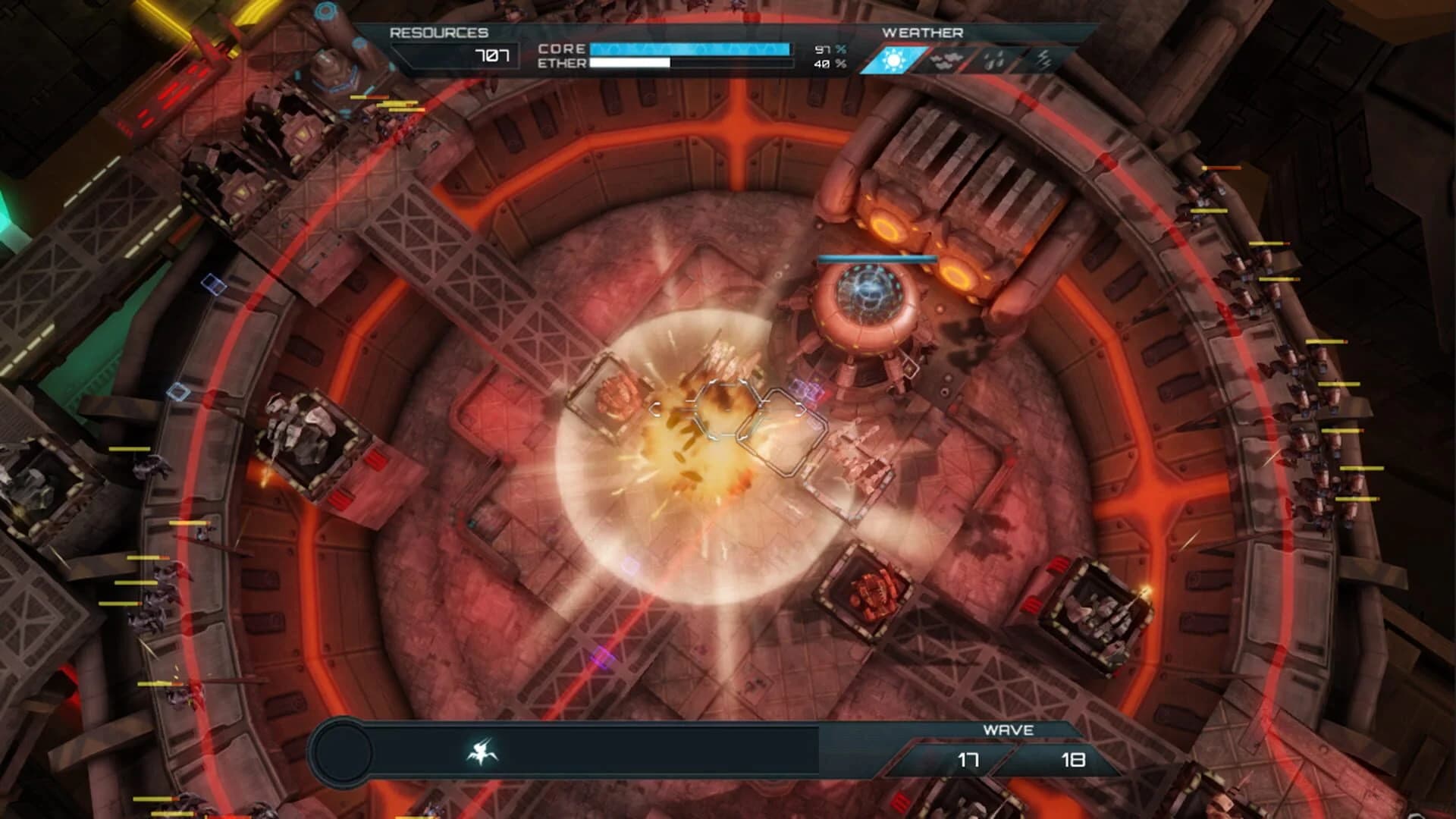Image resolution: width=1456 pixels, height=819 pixels.
Task: Click the spider enemy icon on the wave bar
Action: pyautogui.click(x=482, y=751)
